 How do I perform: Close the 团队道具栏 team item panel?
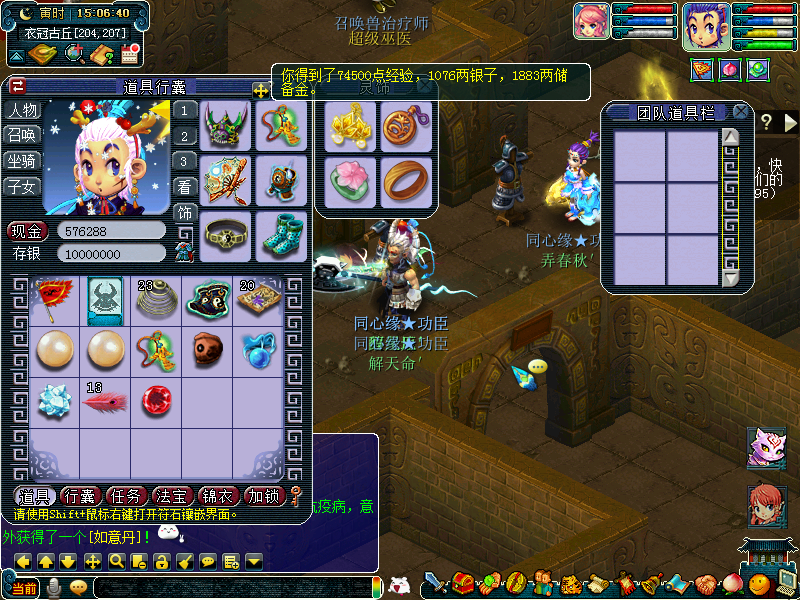740,112
